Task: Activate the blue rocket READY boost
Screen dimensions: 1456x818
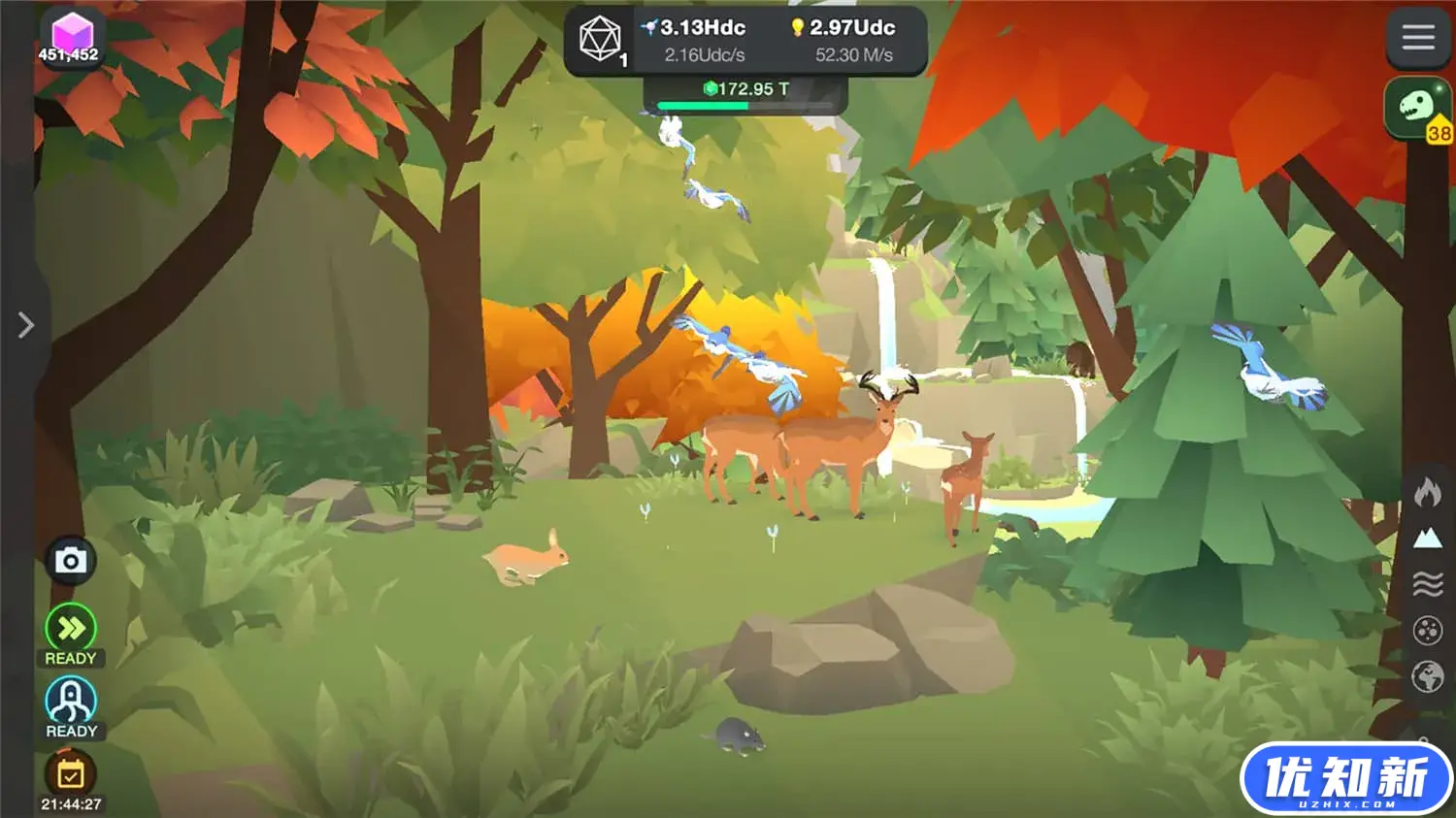Action: 71,700
